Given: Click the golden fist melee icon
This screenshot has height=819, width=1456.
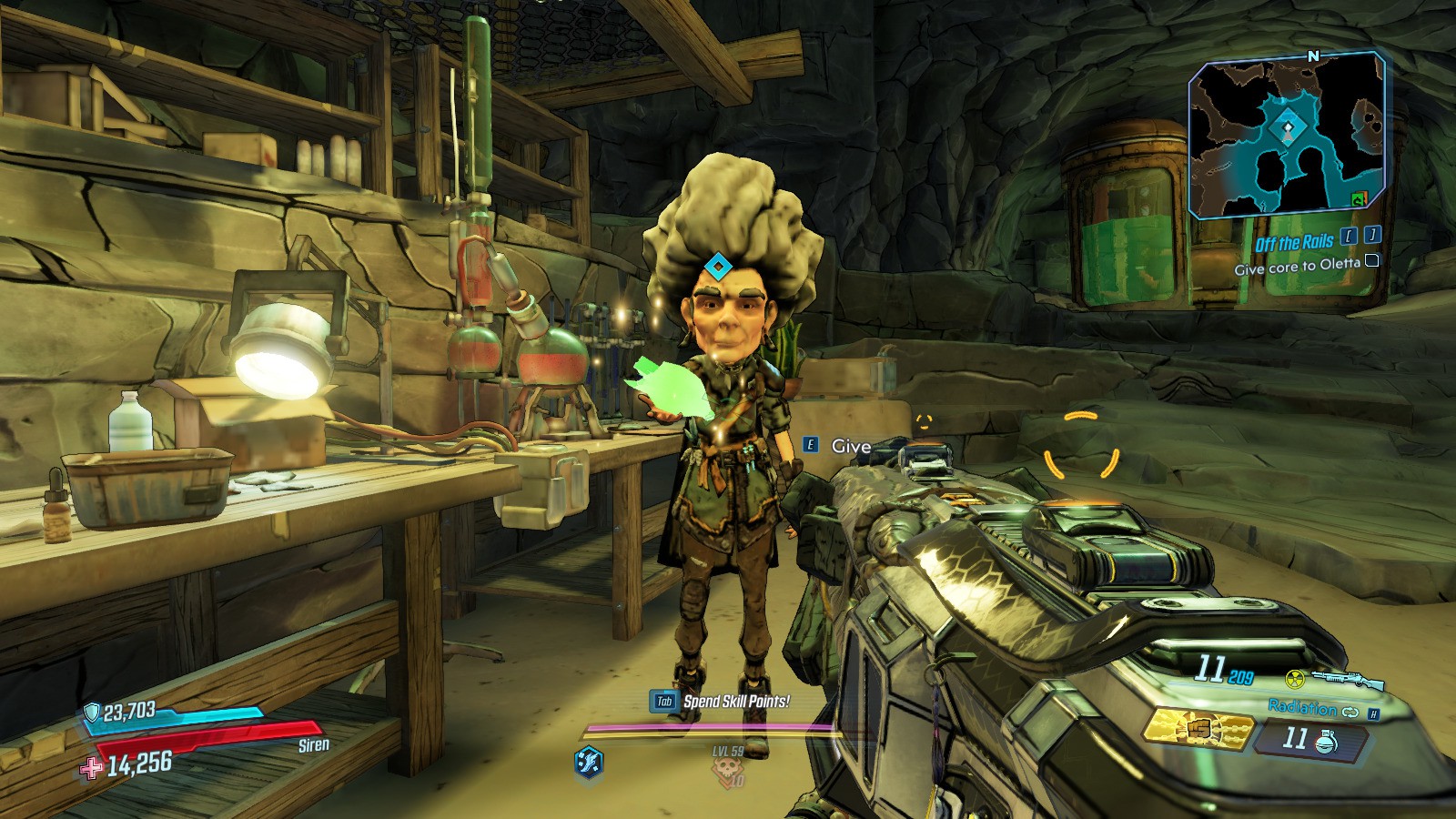Looking at the screenshot, I should tap(1198, 730).
